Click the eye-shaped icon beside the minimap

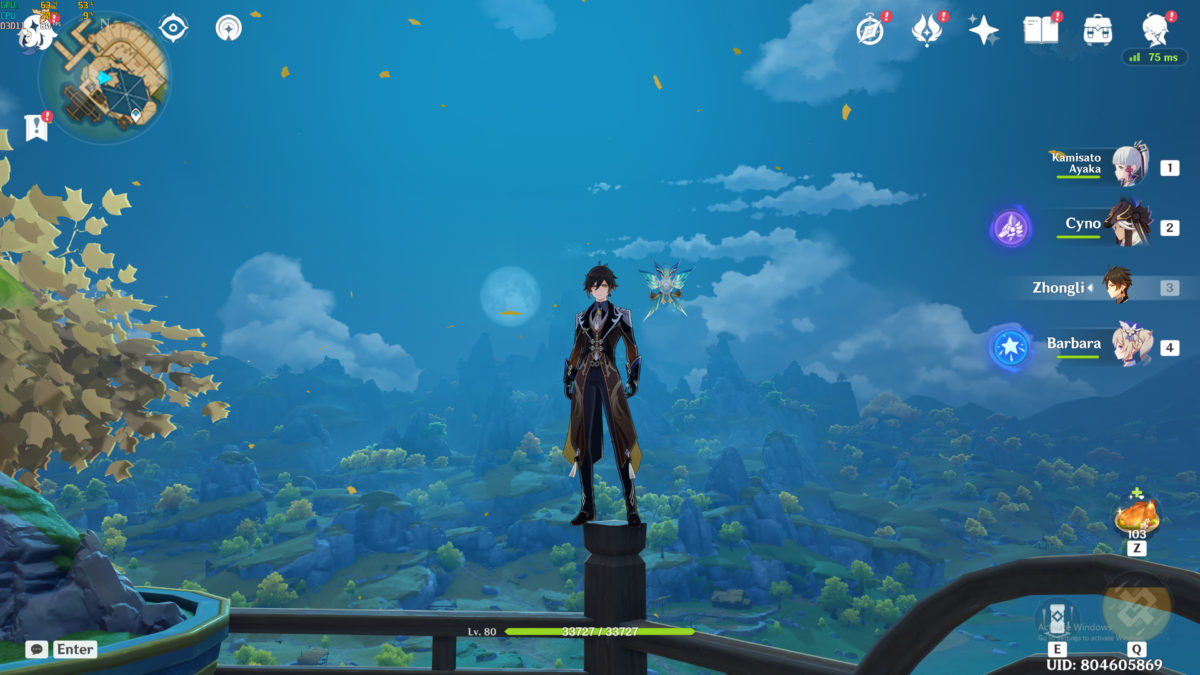(x=173, y=28)
